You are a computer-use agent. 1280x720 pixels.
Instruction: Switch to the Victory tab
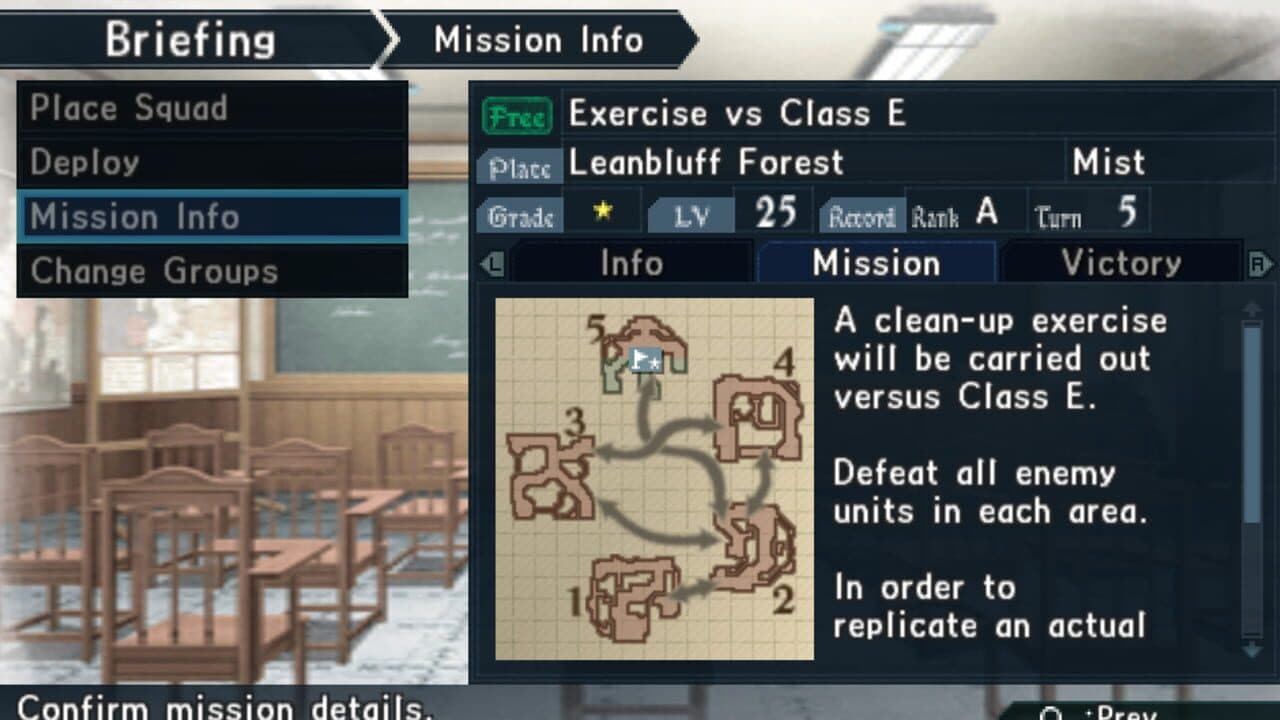pos(1122,263)
